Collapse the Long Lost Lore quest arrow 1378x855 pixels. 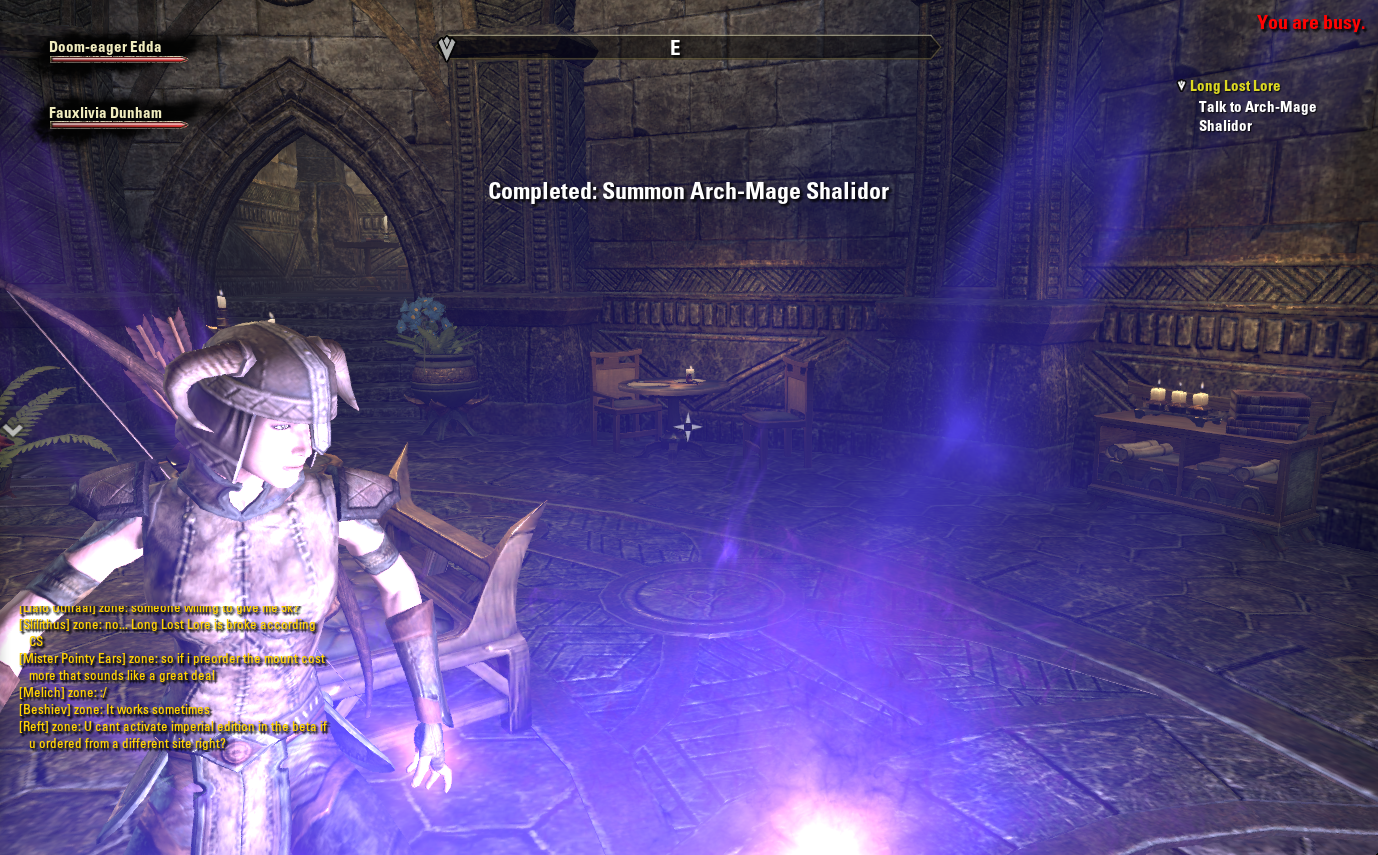pyautogui.click(x=1181, y=87)
